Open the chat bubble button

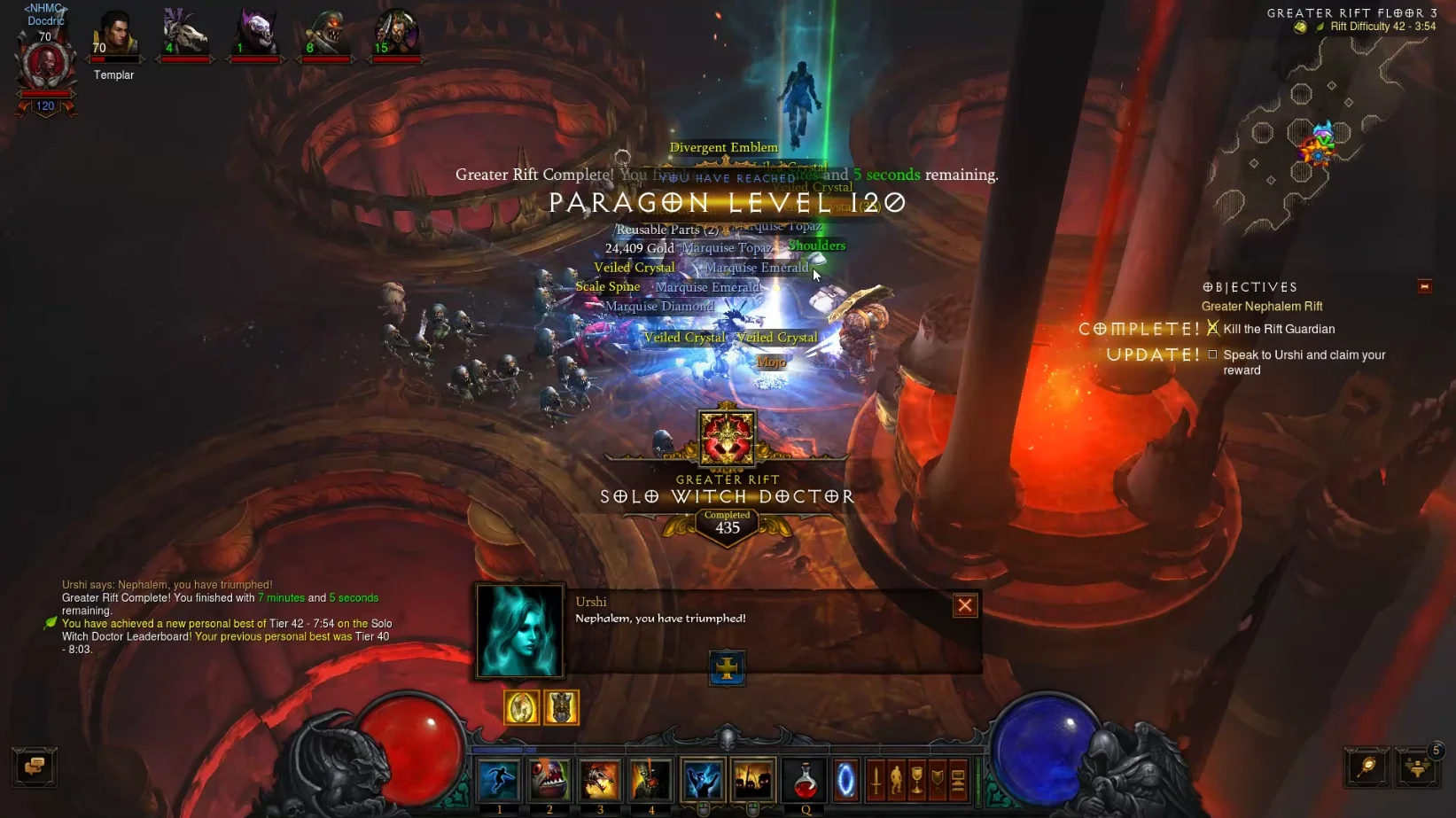(x=35, y=767)
